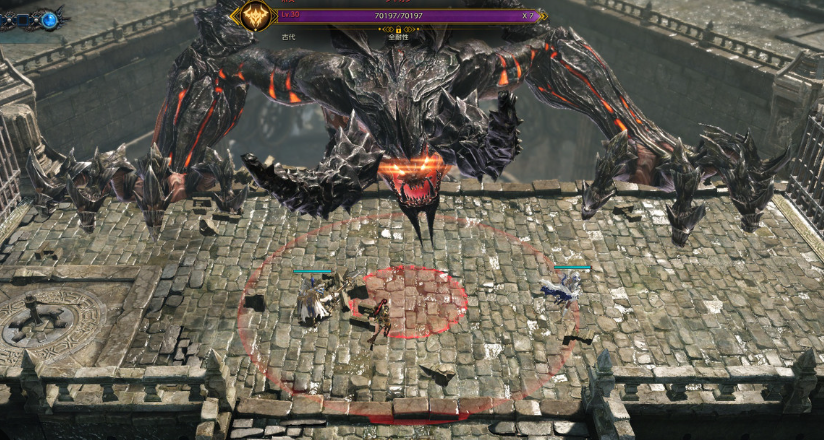
Task: Click the boss emblem portrait icon
Action: (257, 16)
